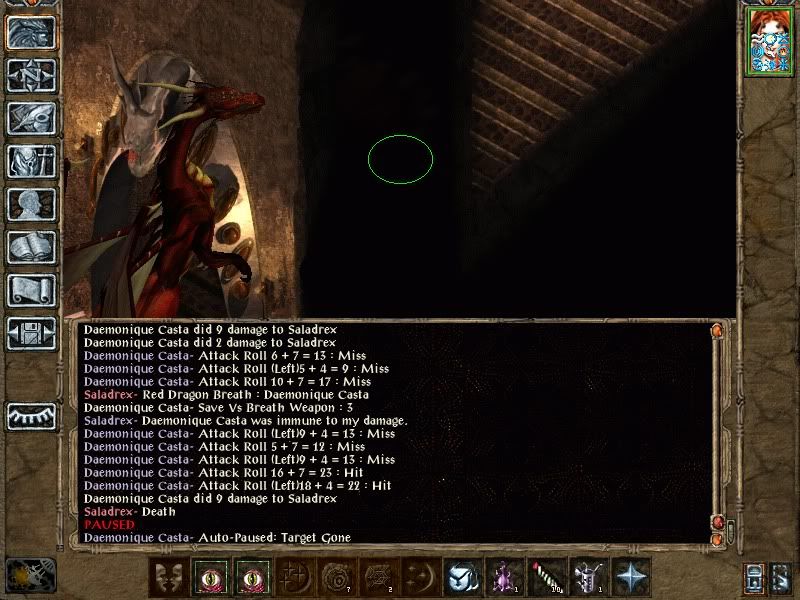Open the area map with the compass icon
This screenshot has width=800, height=600.
[30, 75]
